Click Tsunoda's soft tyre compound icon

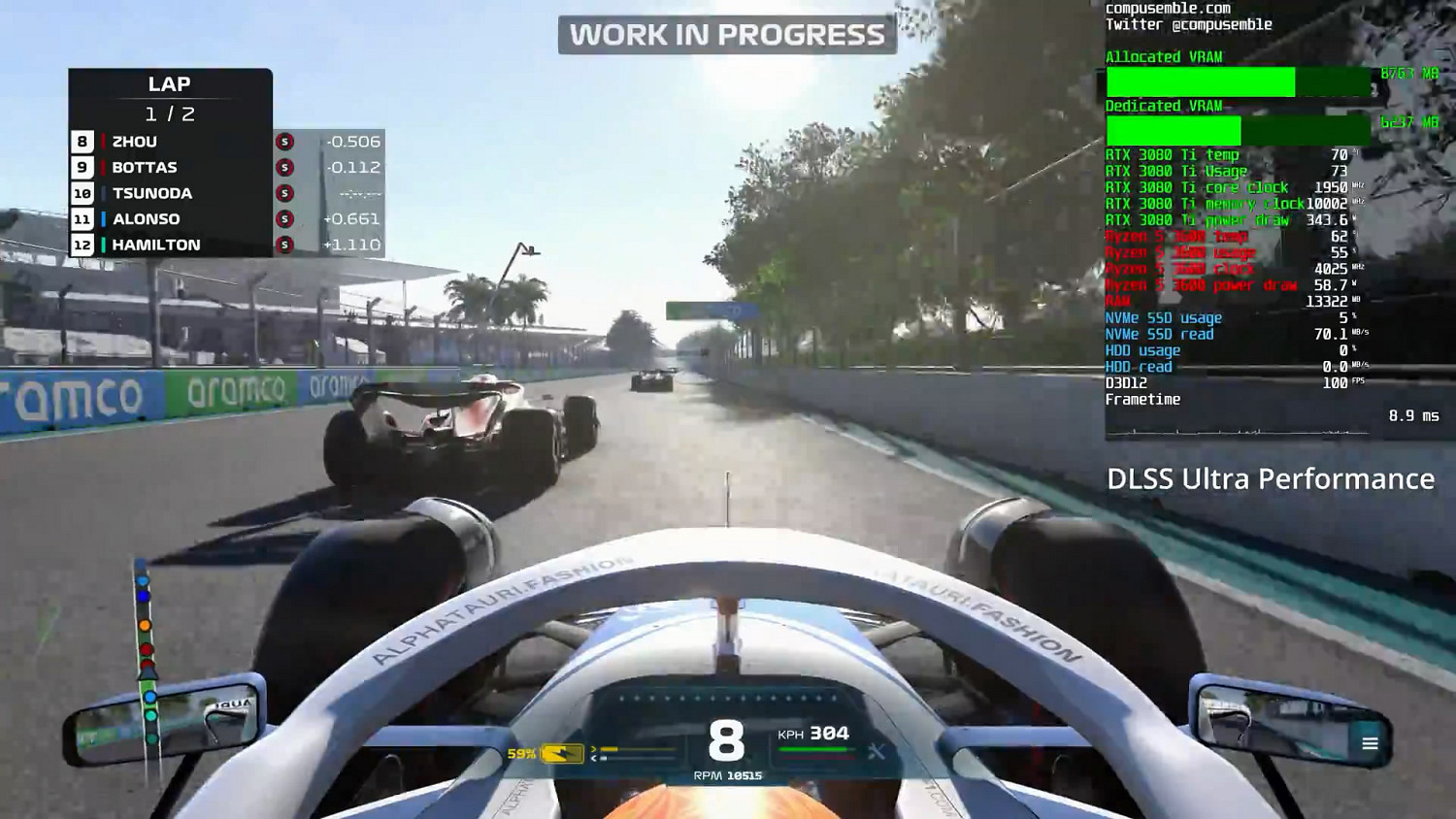[x=284, y=192]
